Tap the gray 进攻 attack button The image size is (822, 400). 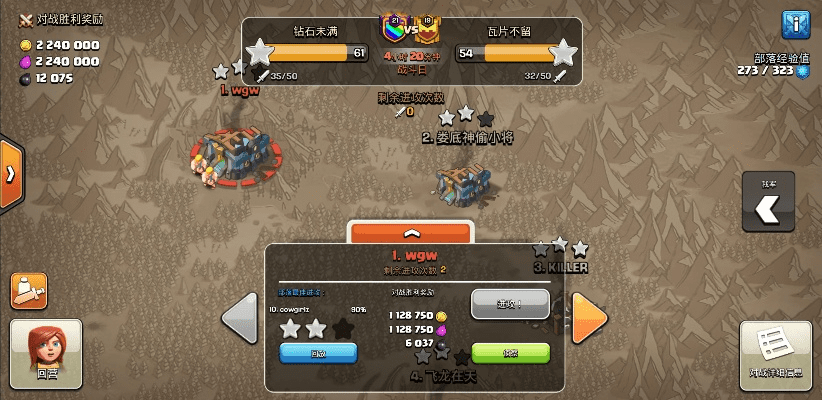[x=510, y=303]
